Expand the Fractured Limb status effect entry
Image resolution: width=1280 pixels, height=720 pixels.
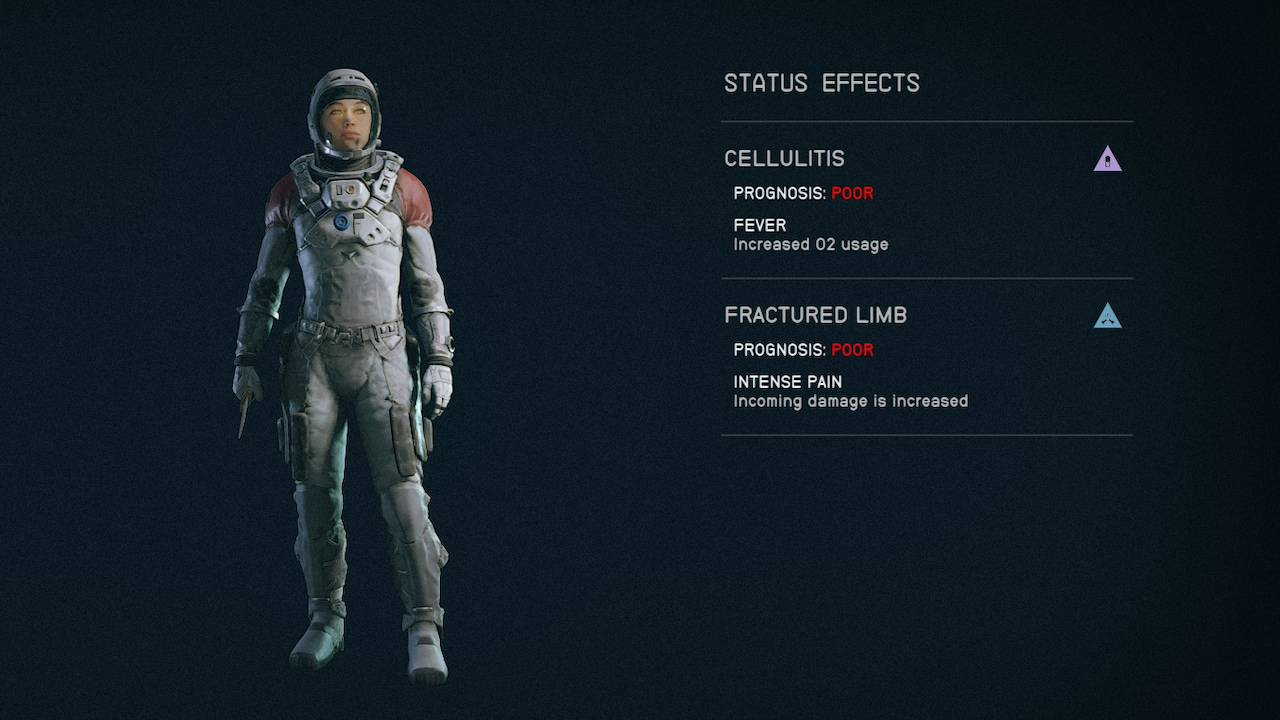[x=816, y=314]
